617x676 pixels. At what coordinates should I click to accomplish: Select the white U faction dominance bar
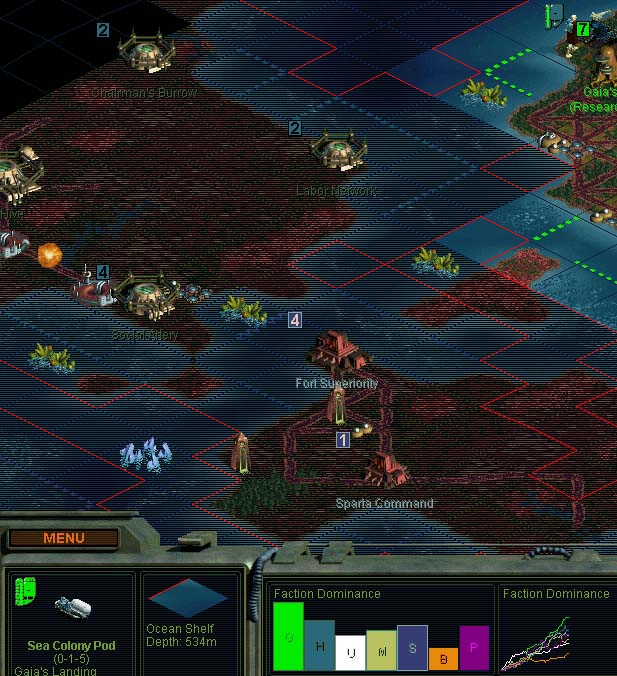[349, 652]
